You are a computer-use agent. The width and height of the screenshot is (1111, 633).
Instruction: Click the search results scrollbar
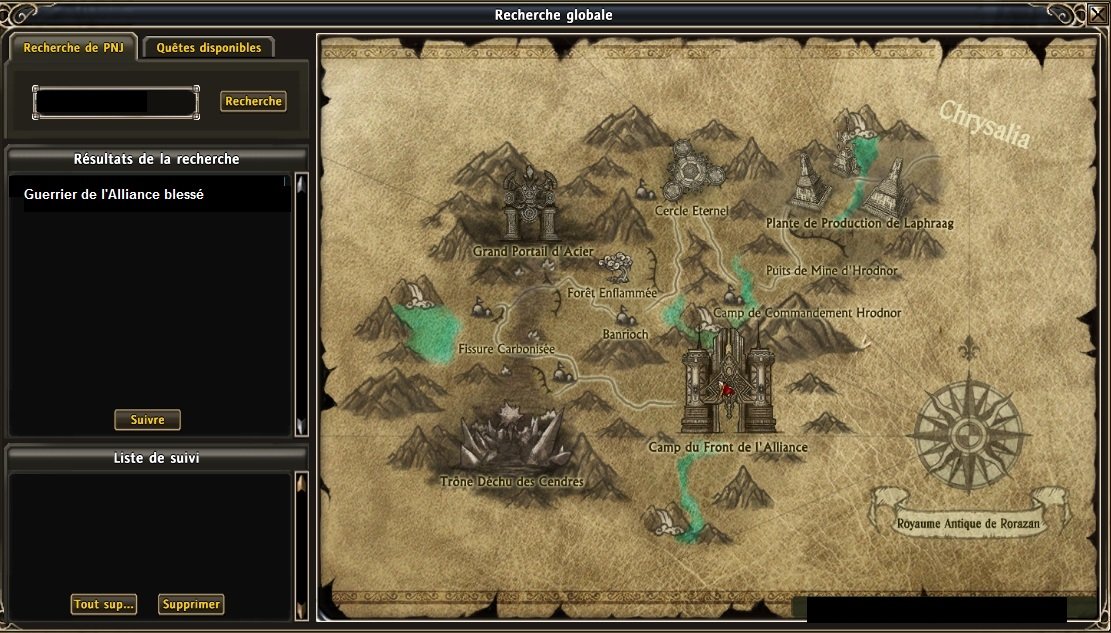coord(301,305)
